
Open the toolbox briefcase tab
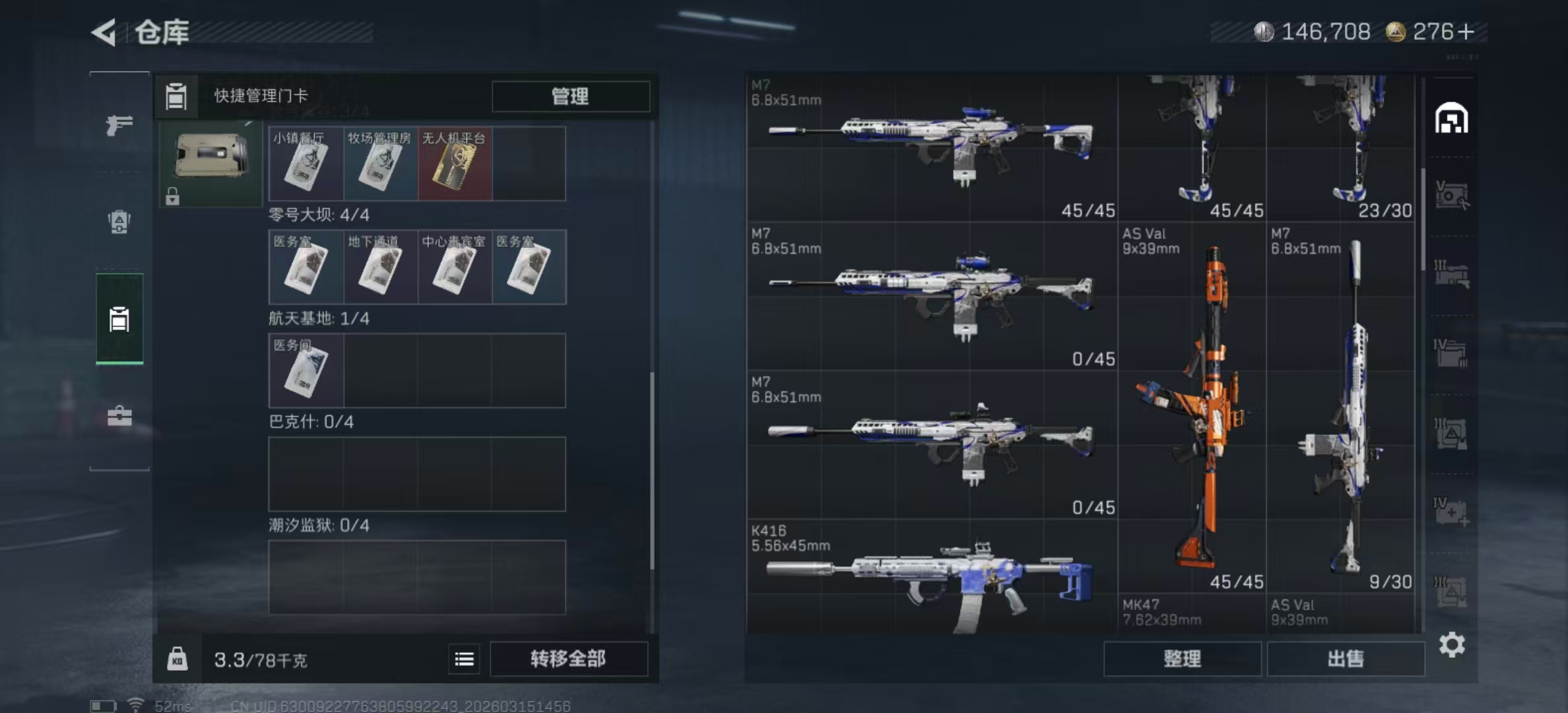pos(119,416)
